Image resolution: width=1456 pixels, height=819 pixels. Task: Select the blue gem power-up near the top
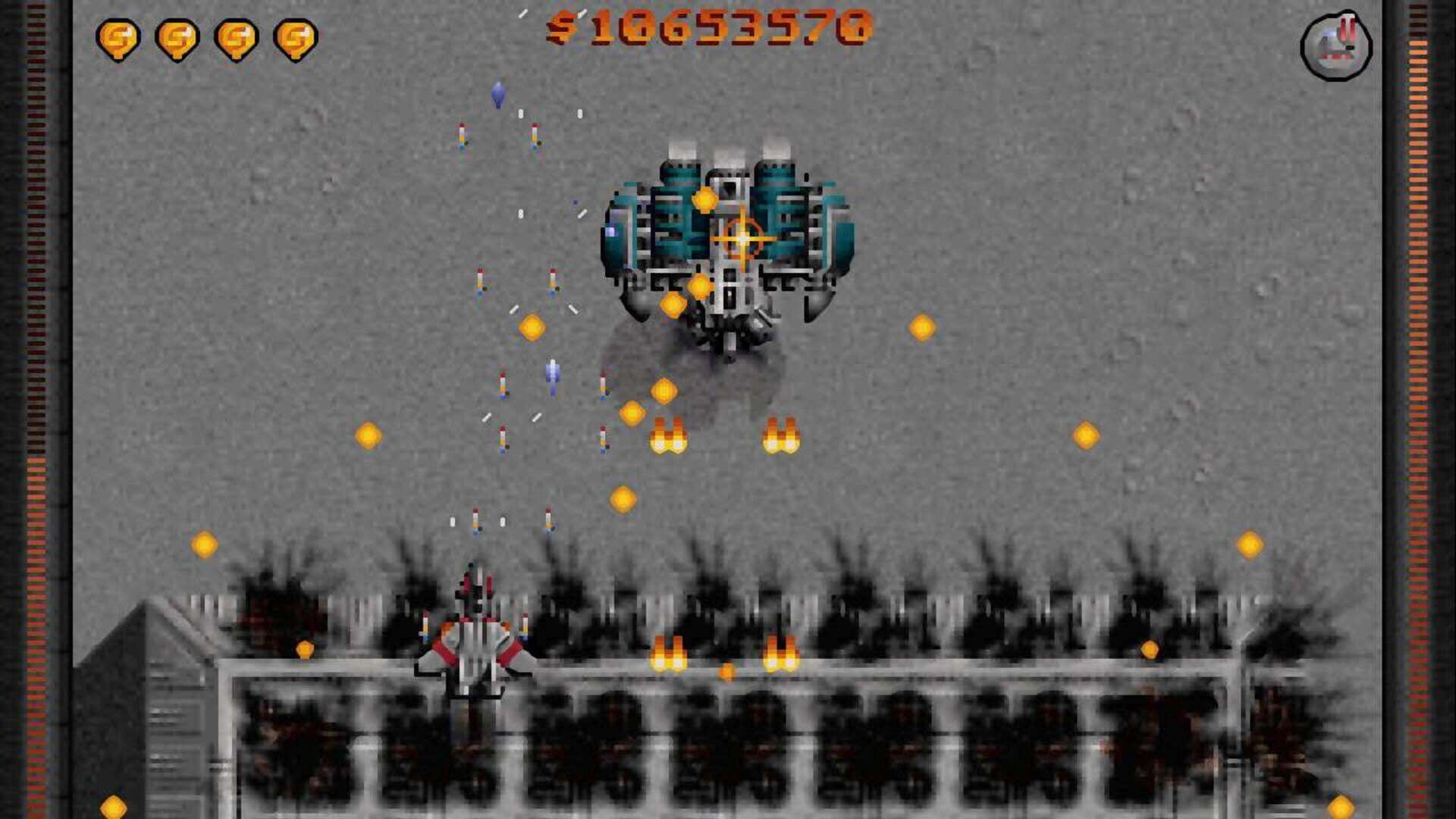tap(497, 93)
